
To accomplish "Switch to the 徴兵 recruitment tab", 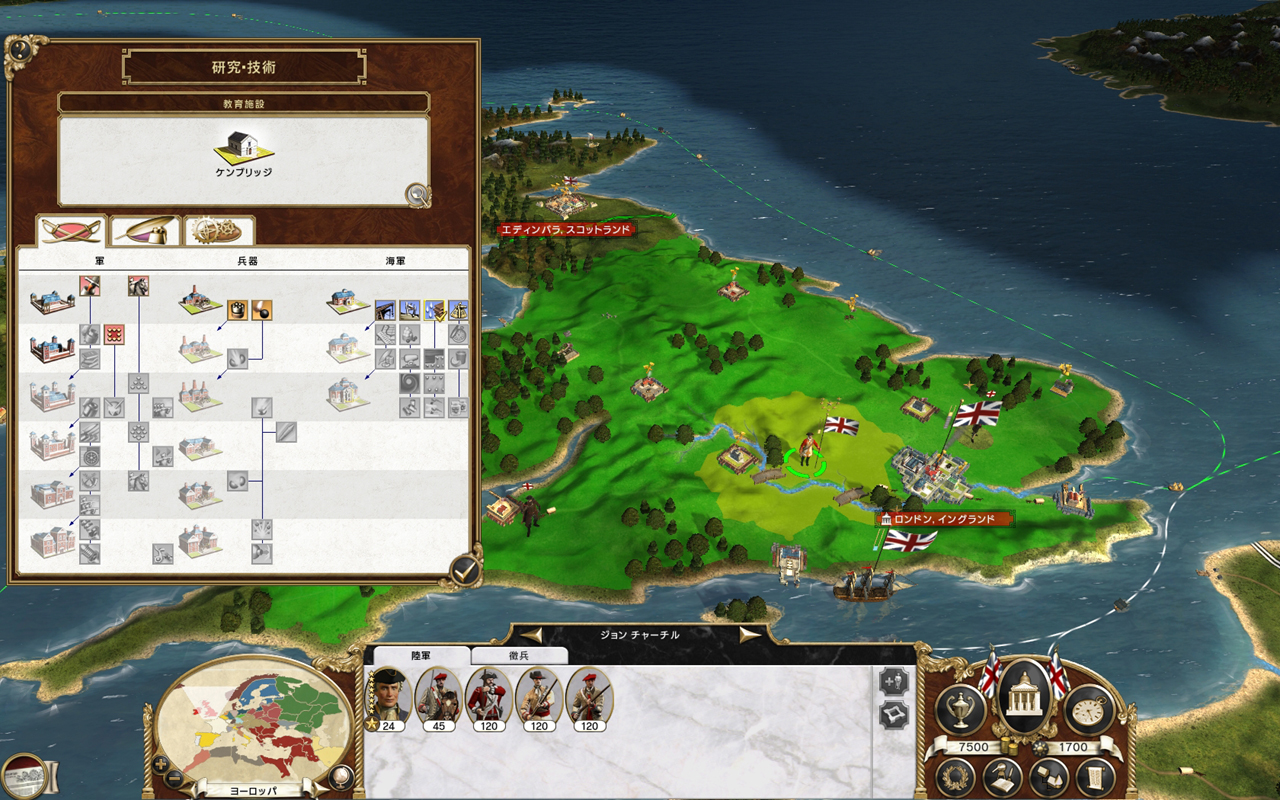I will (519, 656).
